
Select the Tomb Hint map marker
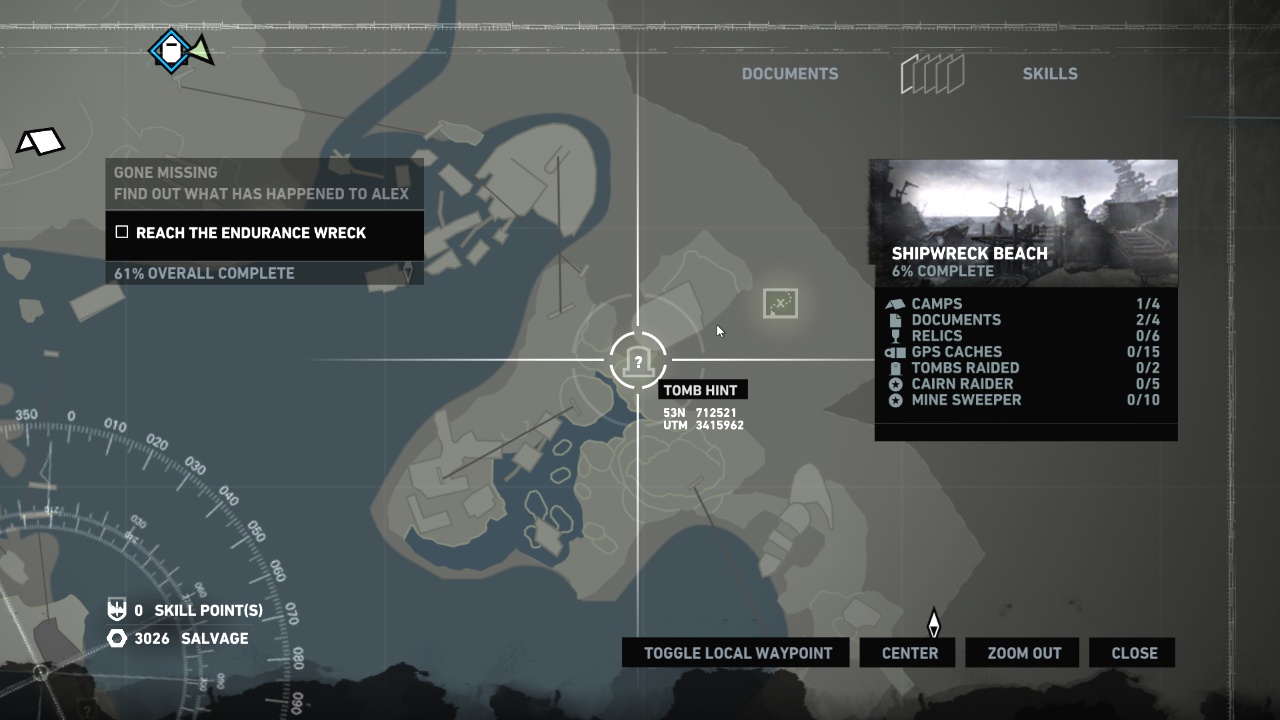coord(638,361)
